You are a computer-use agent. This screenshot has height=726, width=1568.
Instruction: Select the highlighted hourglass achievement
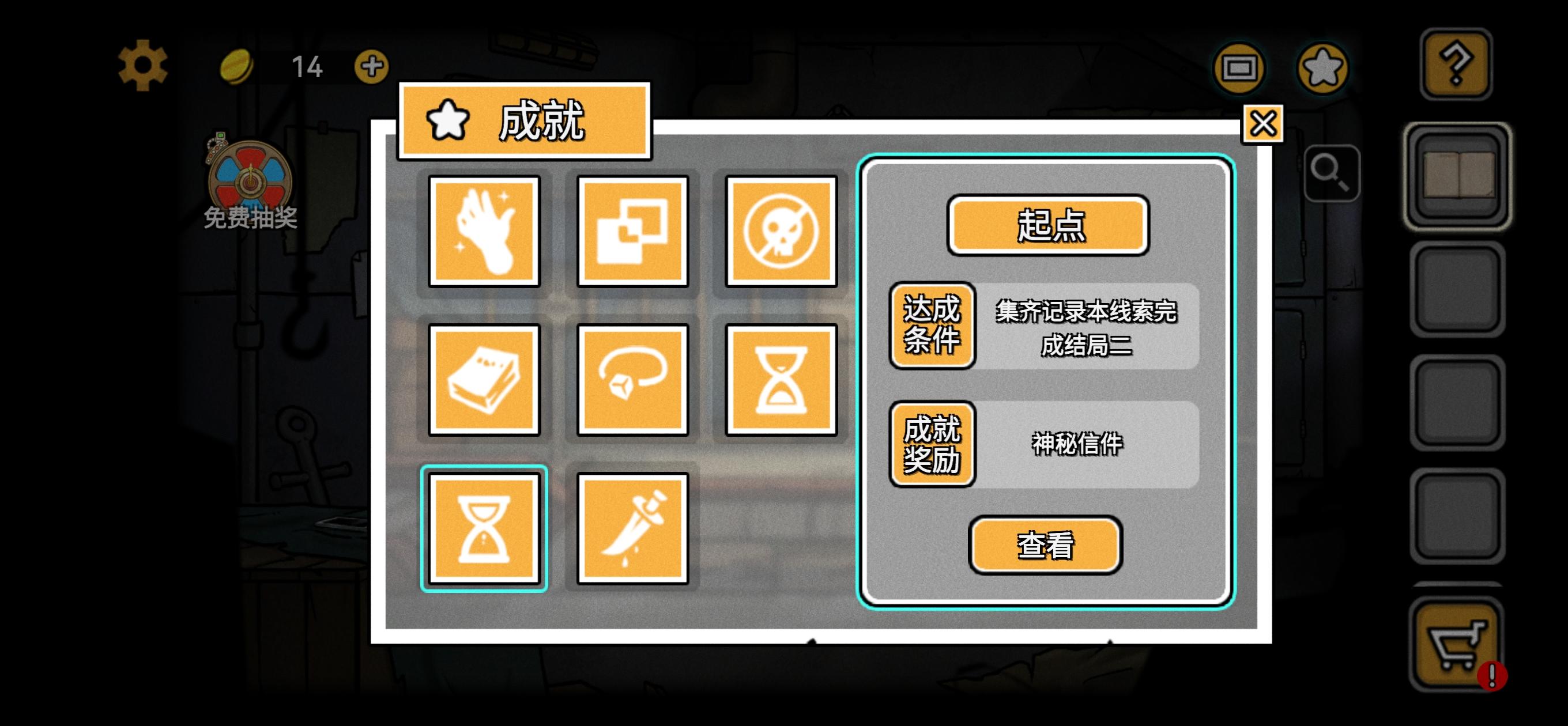click(x=485, y=528)
